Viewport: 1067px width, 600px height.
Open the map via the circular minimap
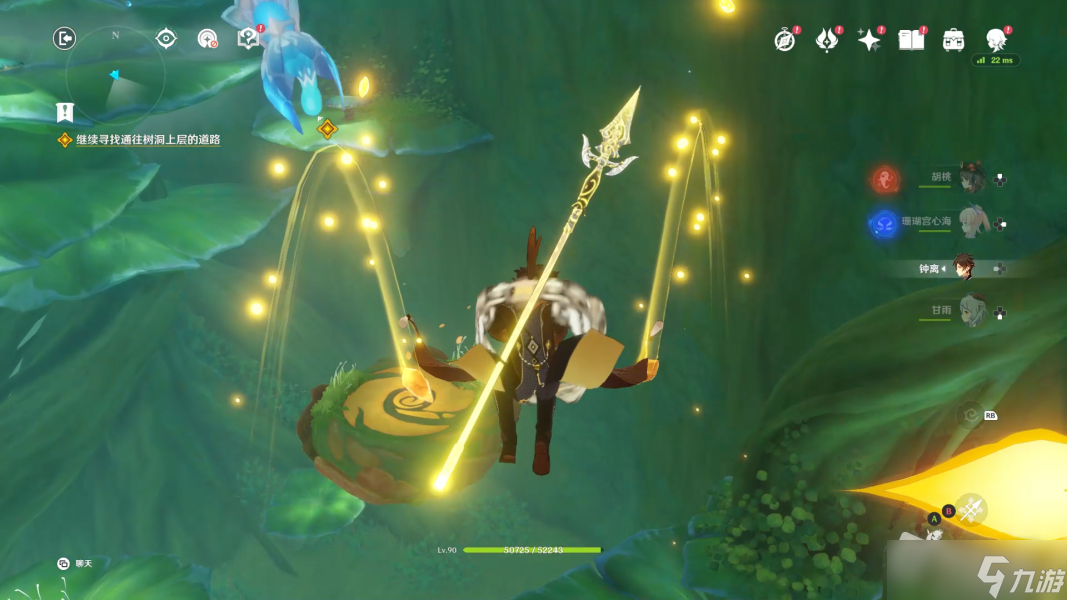pos(114,75)
